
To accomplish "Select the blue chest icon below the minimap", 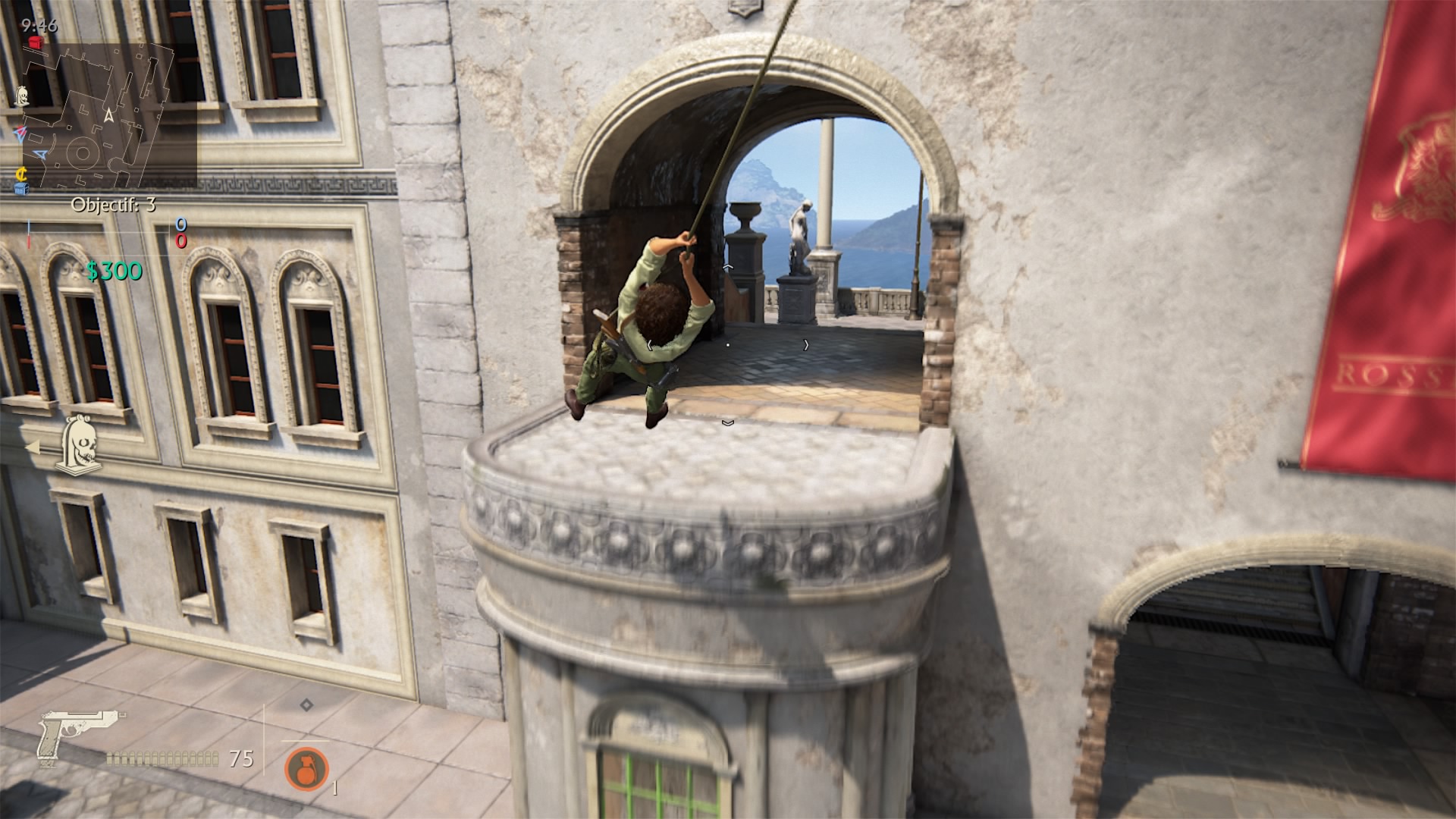I will 22,190.
